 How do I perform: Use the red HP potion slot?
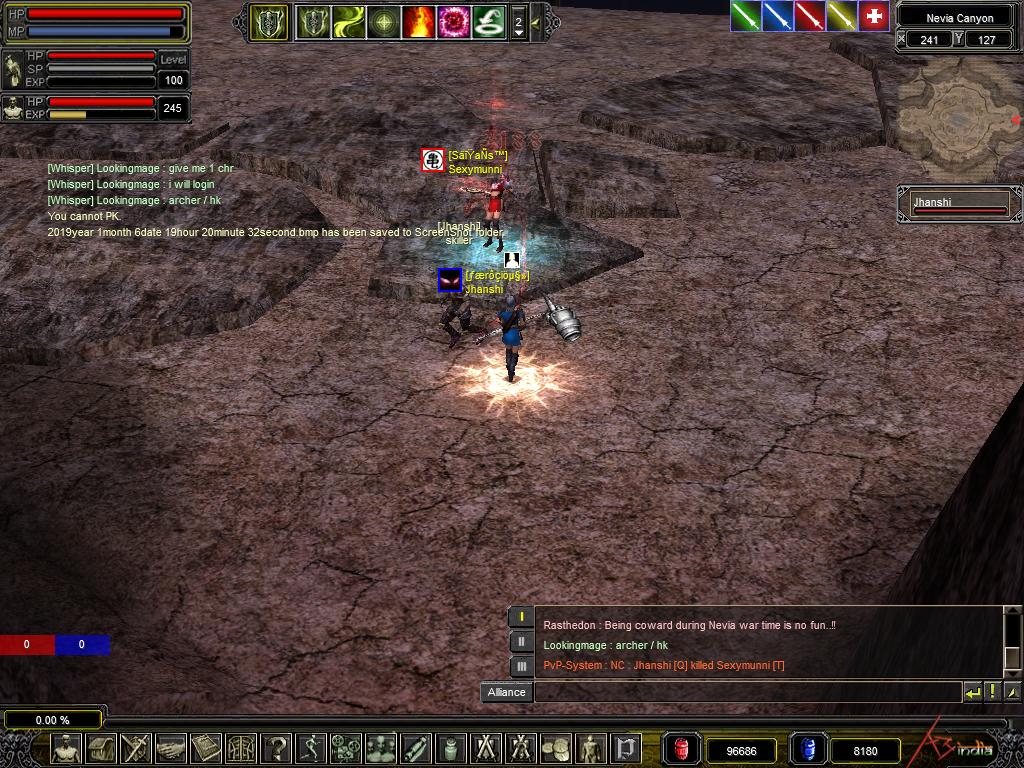pos(682,749)
